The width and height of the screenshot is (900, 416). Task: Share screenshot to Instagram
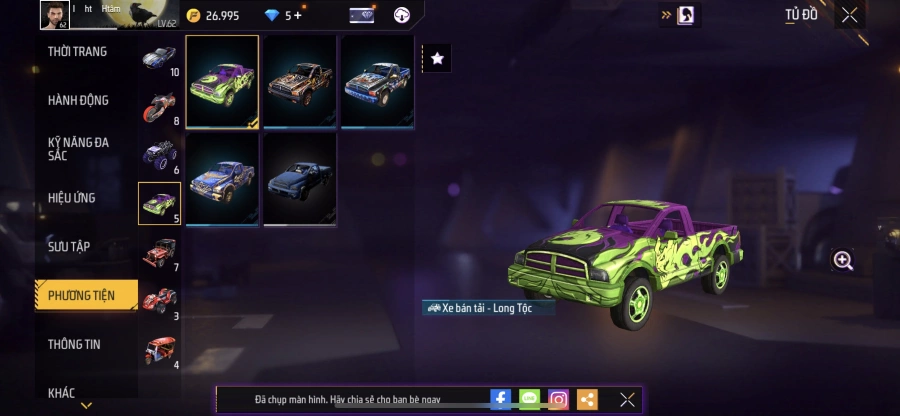tap(558, 400)
